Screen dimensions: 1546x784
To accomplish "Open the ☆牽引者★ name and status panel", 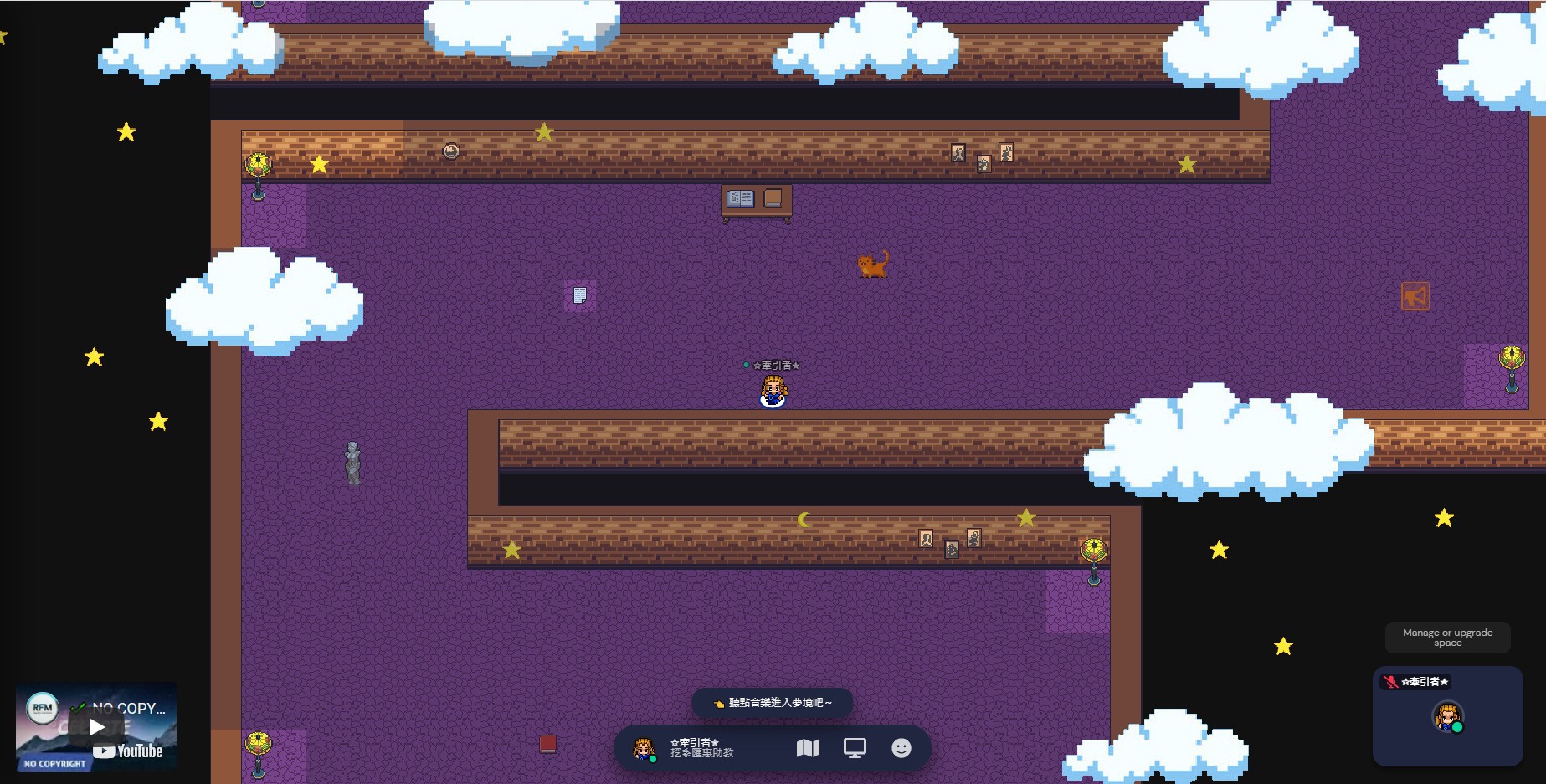I will [701, 748].
